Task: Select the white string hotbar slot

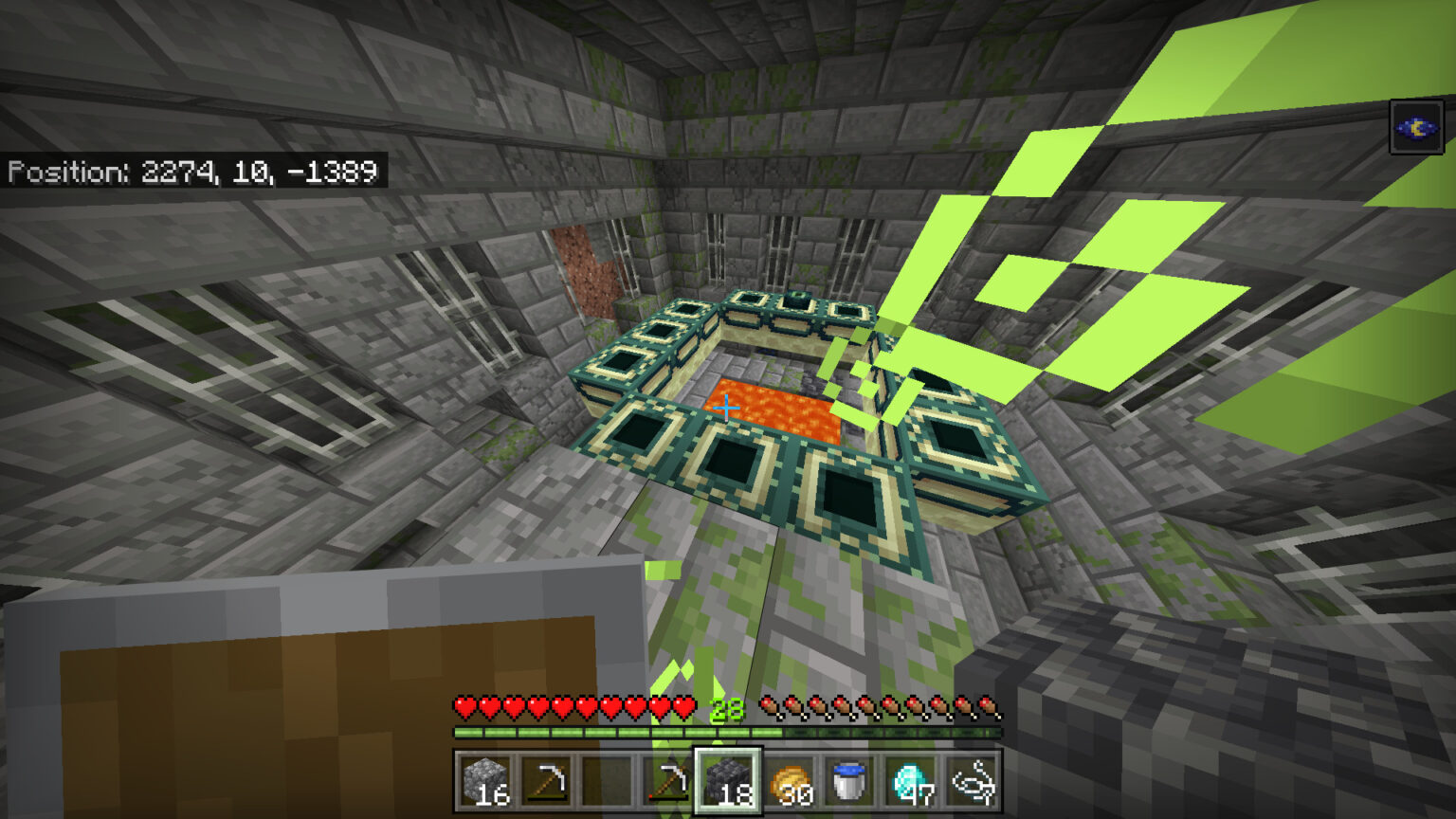Action: pos(971,781)
